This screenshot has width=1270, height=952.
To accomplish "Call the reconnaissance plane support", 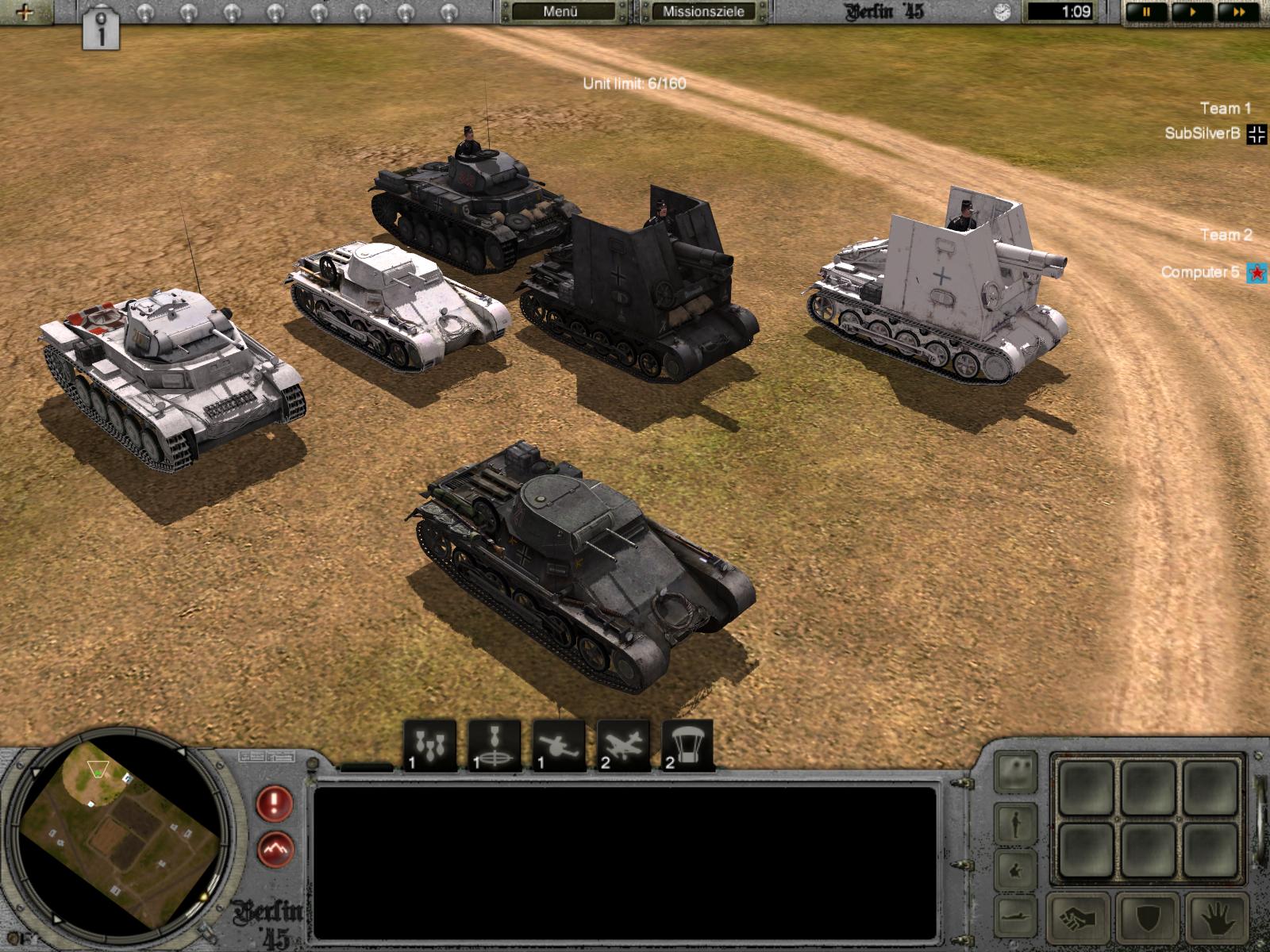I will pos(623,746).
